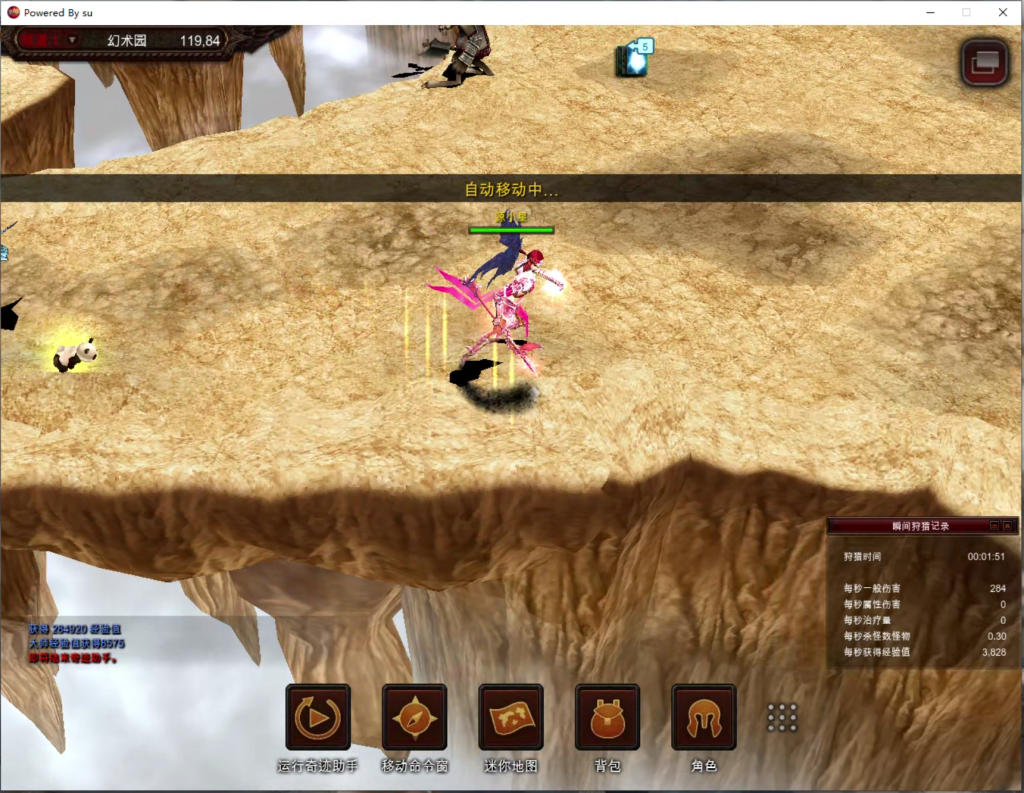
Task: Show the 迷你地图 mini map
Action: pyautogui.click(x=511, y=717)
